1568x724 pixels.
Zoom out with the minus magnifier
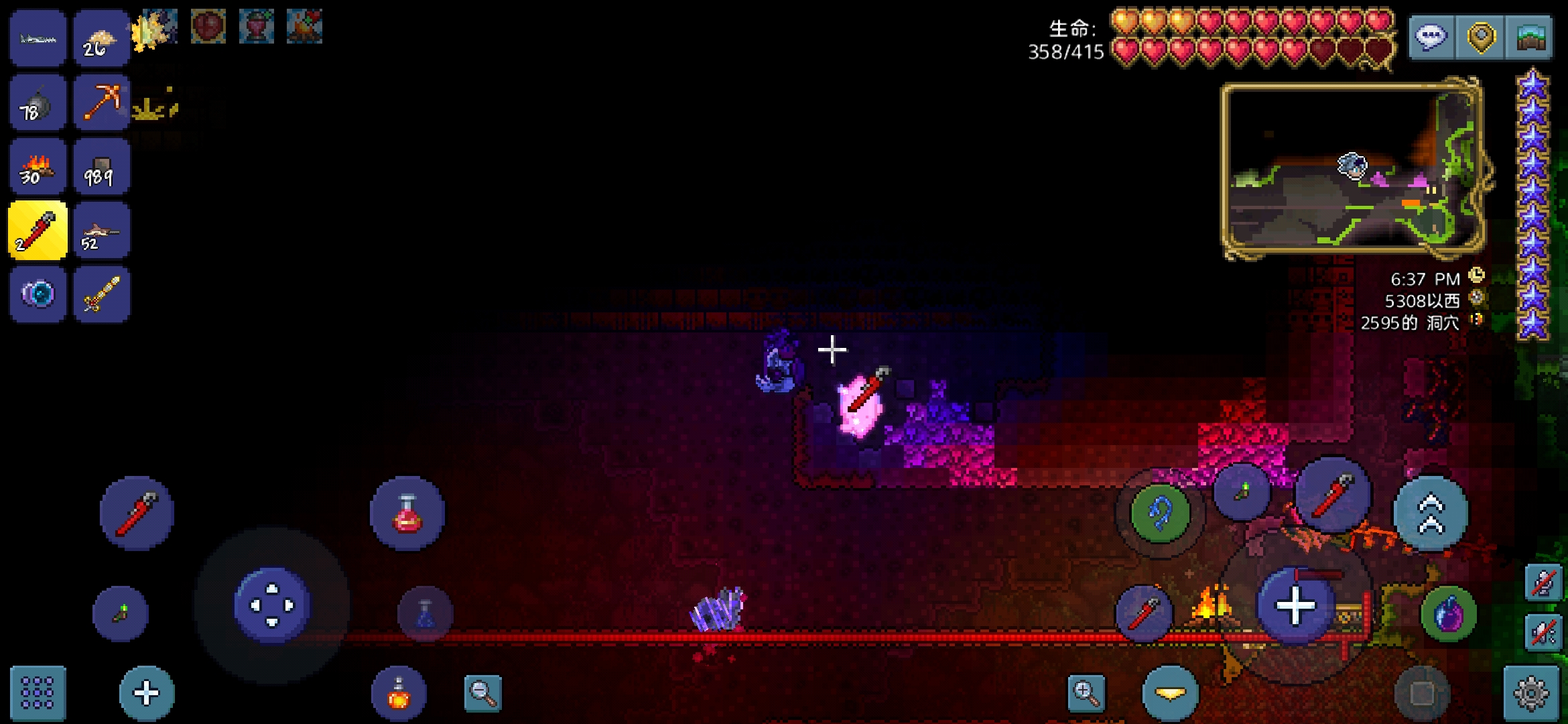[482, 693]
